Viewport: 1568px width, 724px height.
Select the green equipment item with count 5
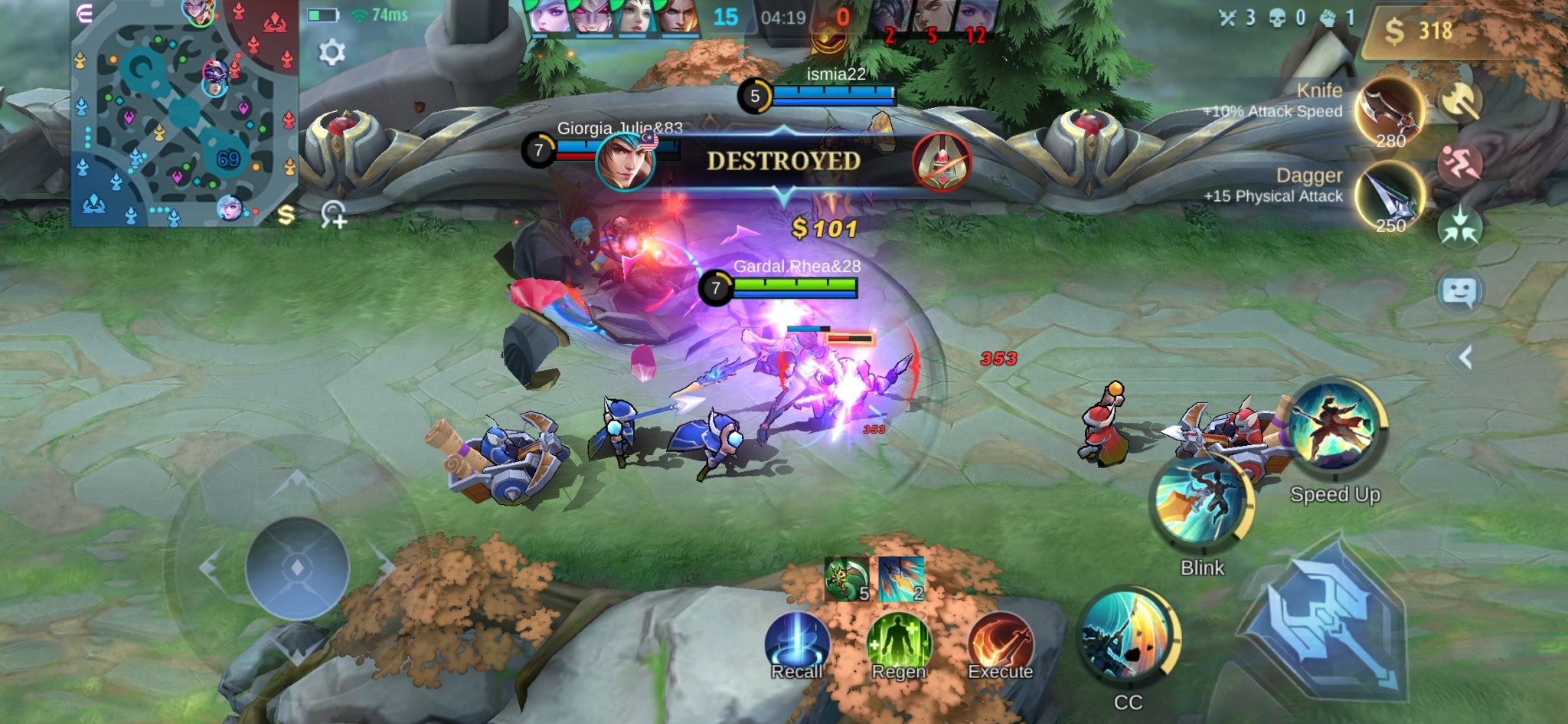point(847,579)
